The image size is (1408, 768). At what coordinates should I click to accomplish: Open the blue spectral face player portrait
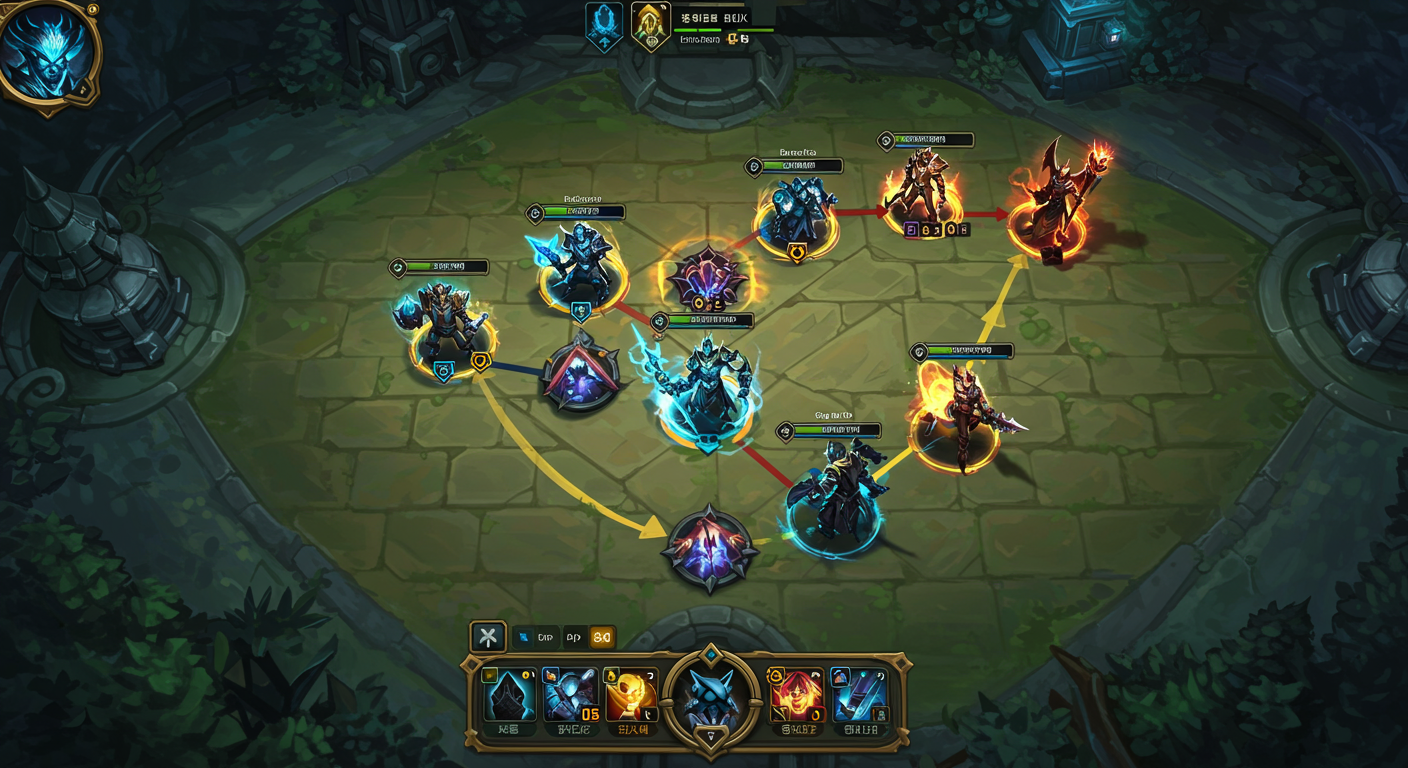[x=48, y=50]
